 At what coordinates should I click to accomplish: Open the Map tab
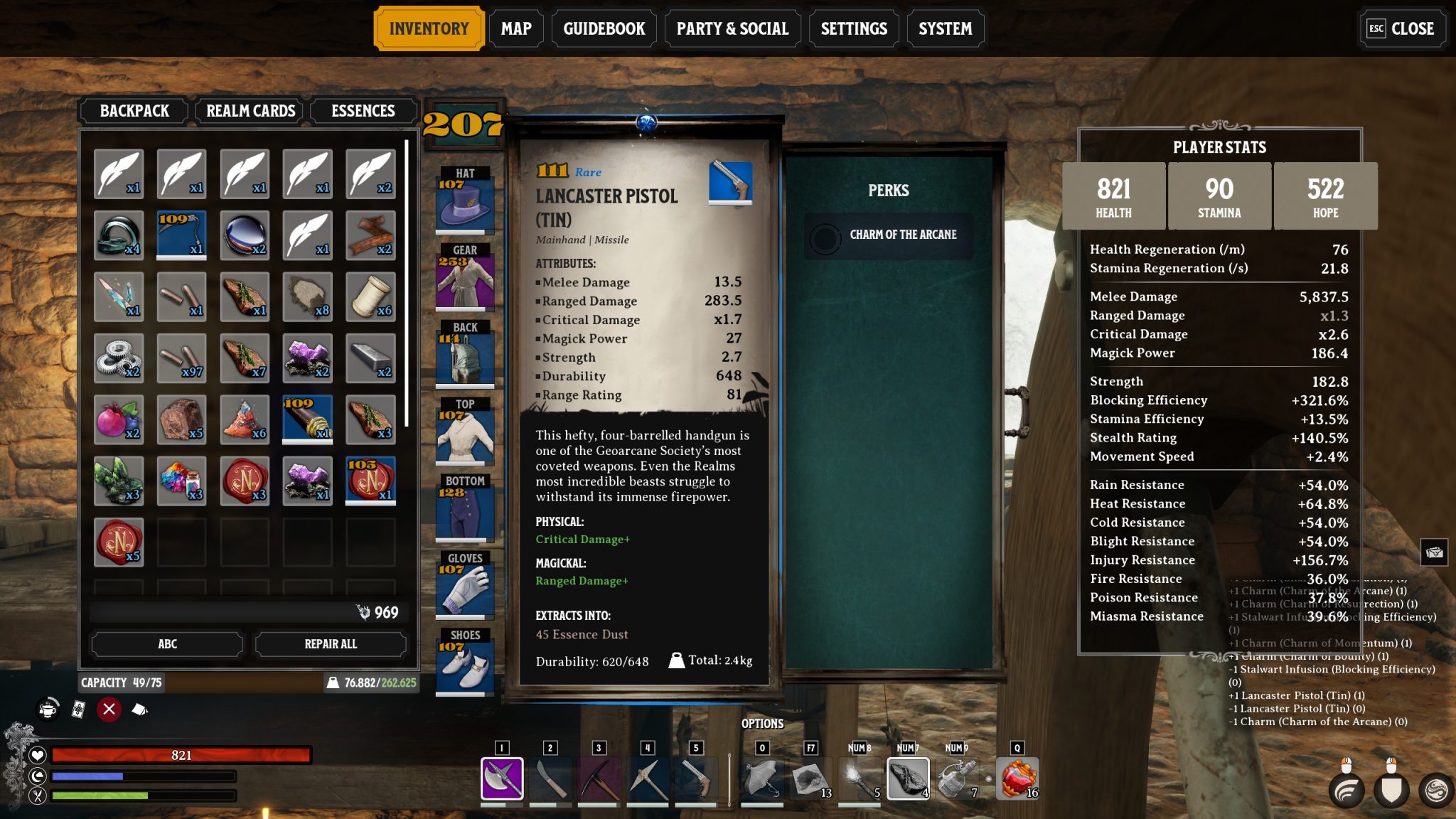point(515,28)
